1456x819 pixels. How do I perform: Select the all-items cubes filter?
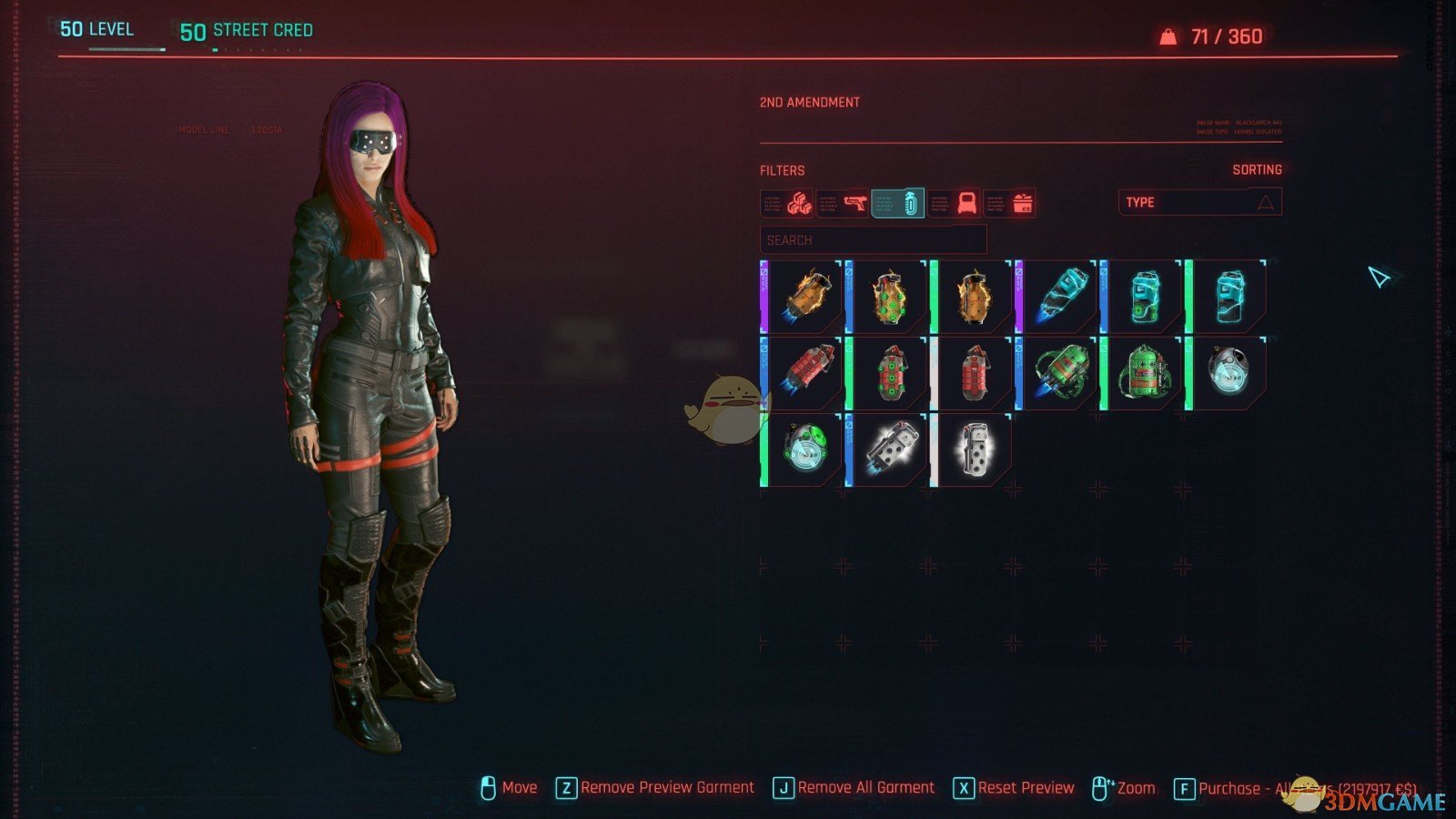[x=788, y=203]
